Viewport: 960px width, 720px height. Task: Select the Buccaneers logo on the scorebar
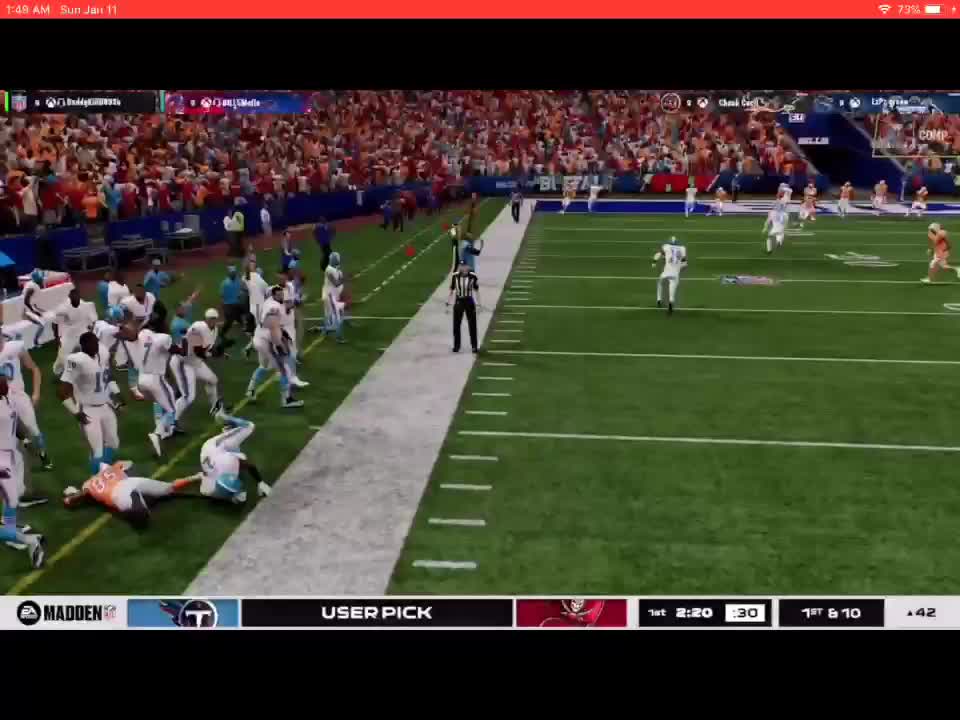click(x=571, y=613)
